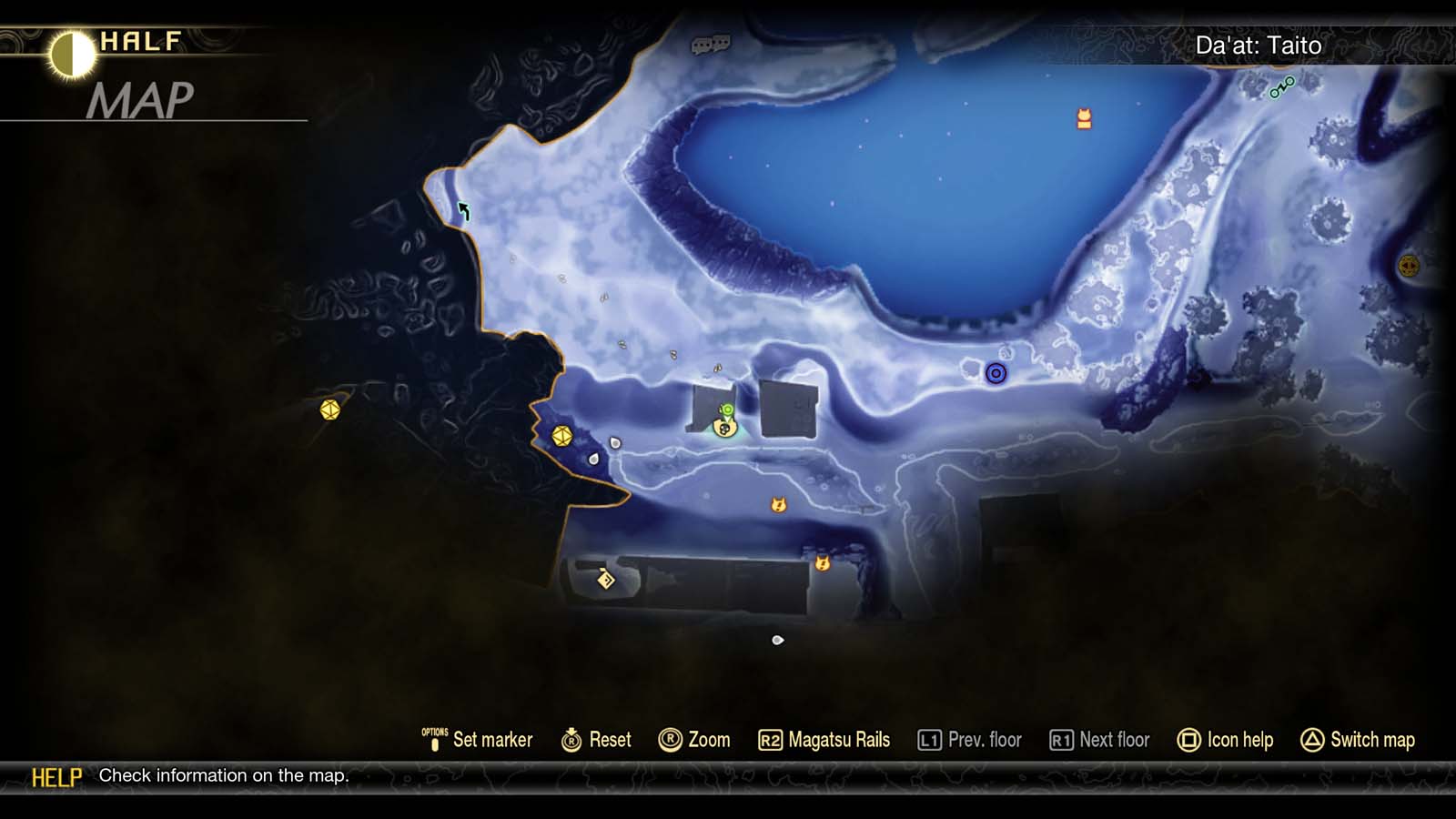This screenshot has width=1456, height=819.
Task: Select the Miman treasure icon near the lake
Action: coord(1083,118)
